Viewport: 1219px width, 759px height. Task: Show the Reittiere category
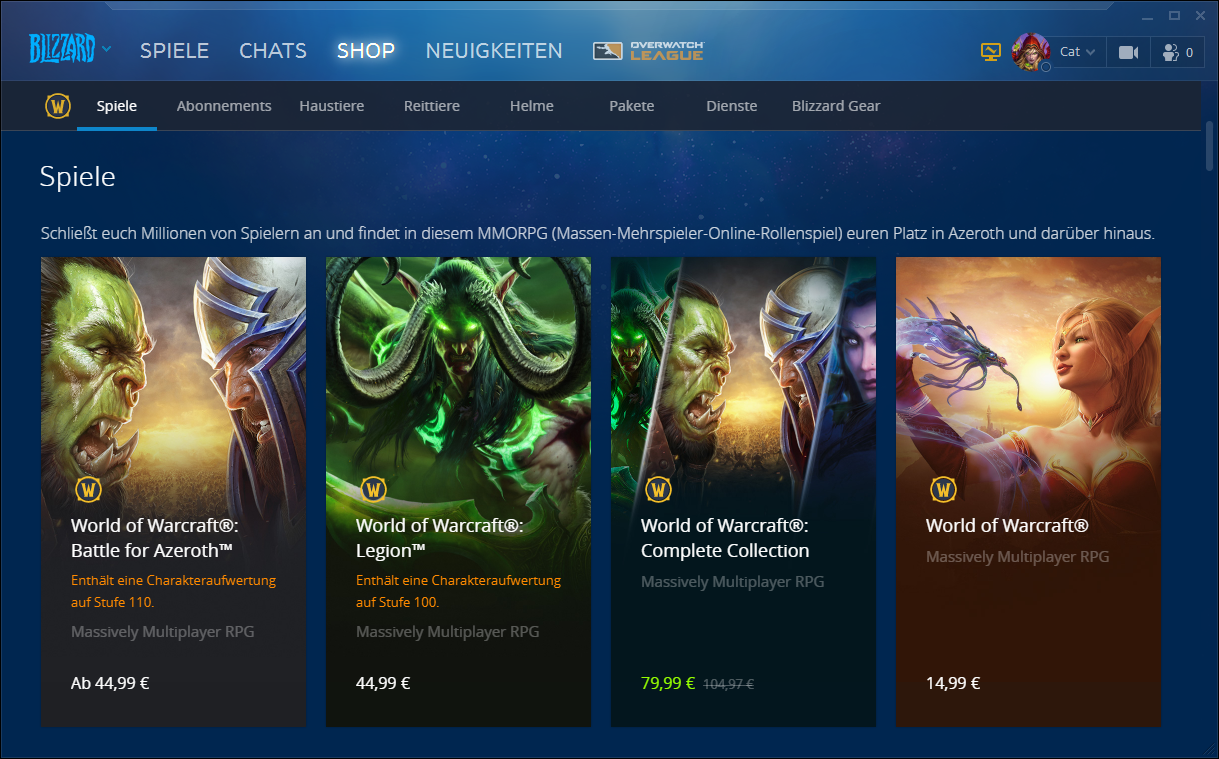(x=432, y=106)
